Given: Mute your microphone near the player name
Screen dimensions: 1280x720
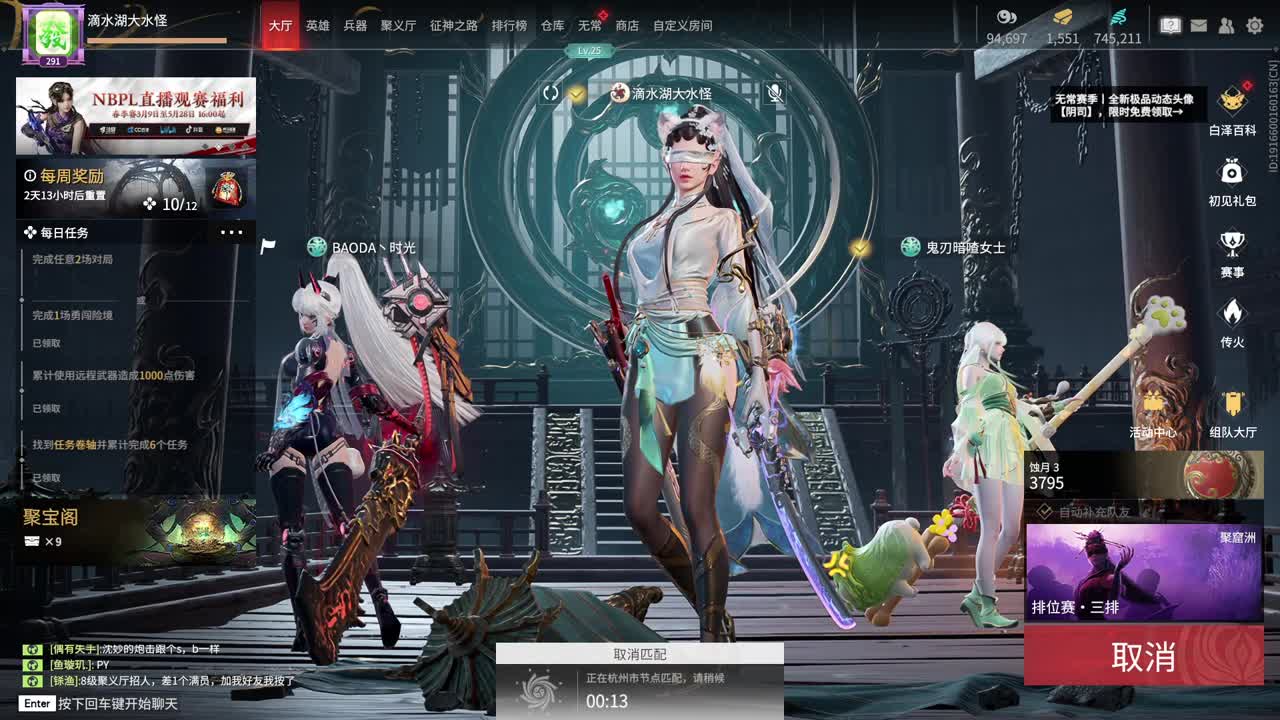Looking at the screenshot, I should point(775,94).
